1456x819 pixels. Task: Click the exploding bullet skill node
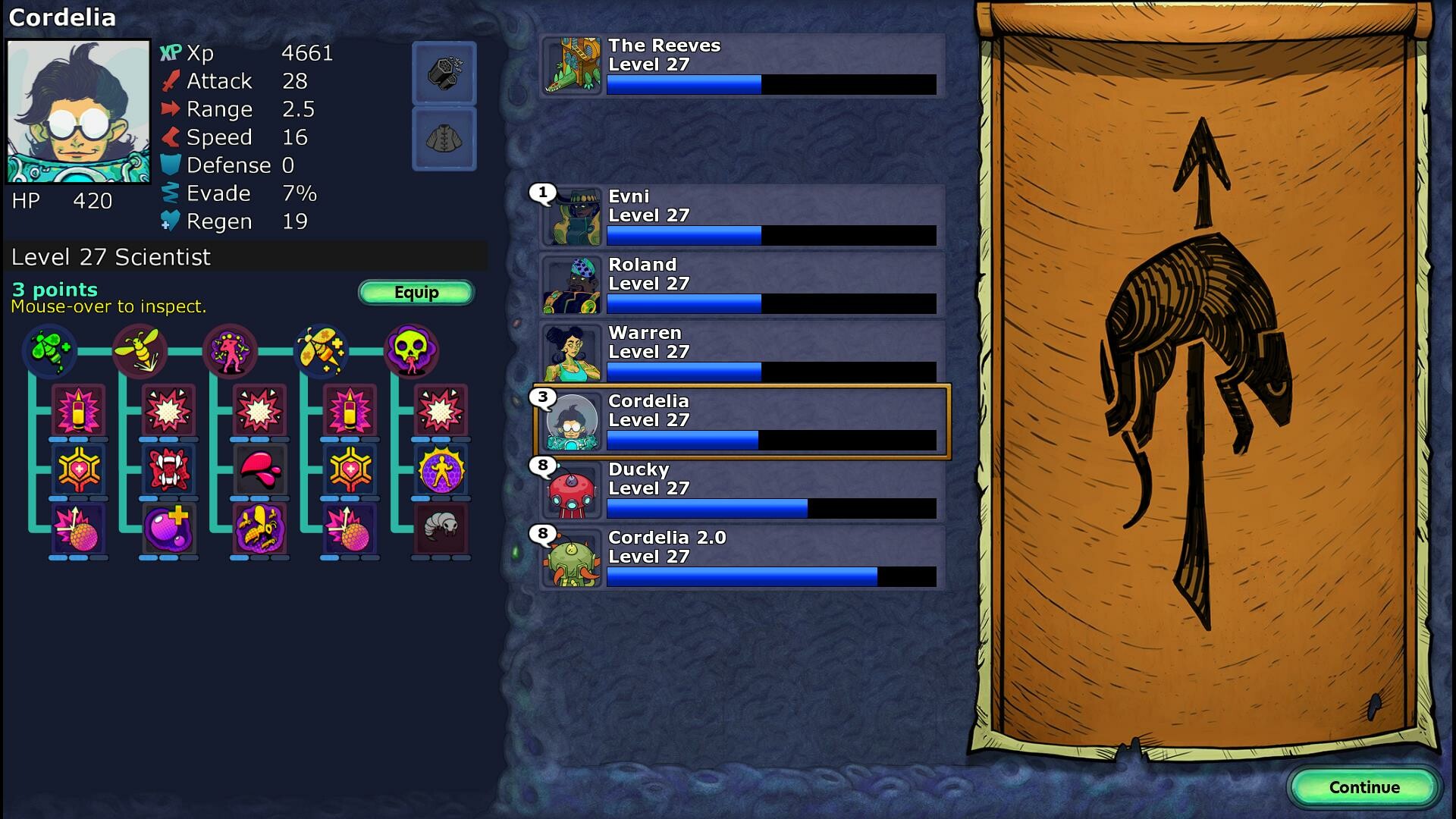pyautogui.click(x=76, y=412)
